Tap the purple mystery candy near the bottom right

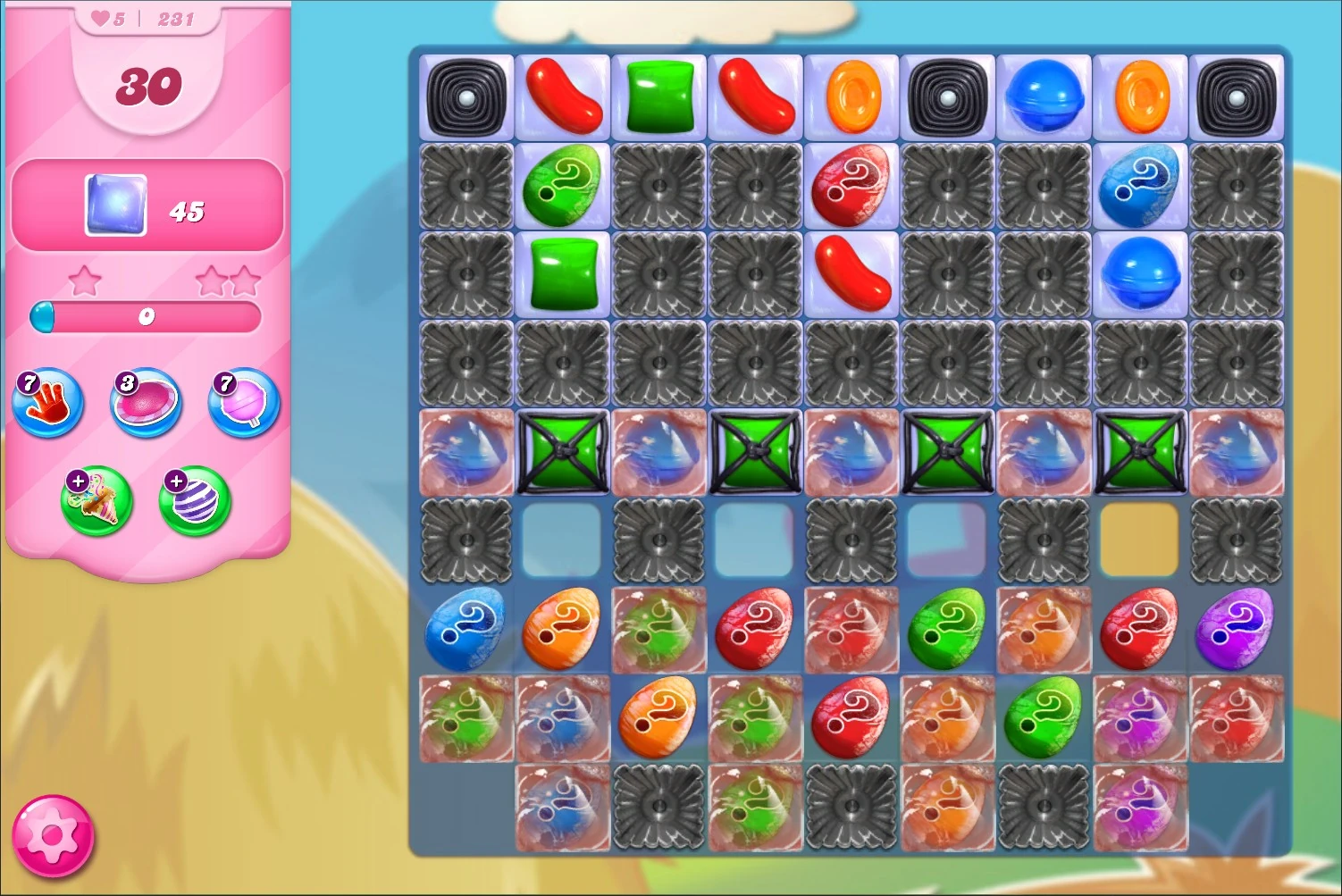(x=1237, y=629)
